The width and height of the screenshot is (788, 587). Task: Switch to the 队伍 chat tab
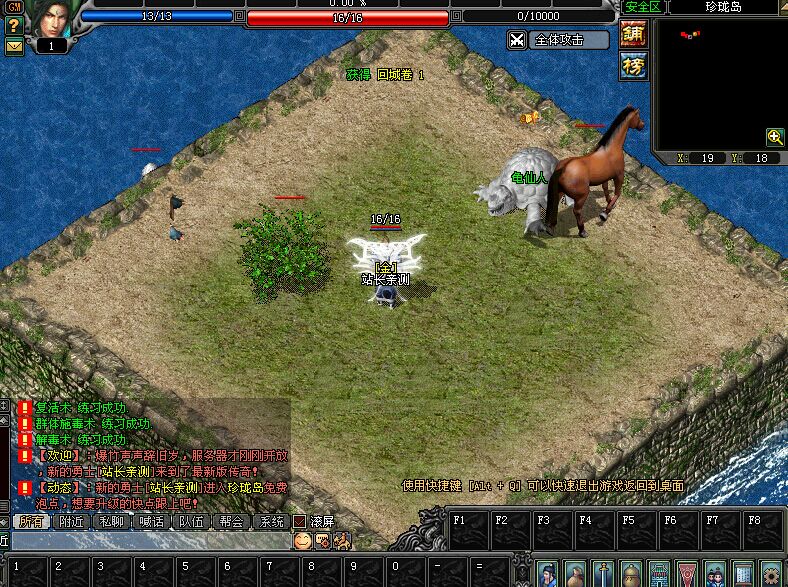pos(191,521)
